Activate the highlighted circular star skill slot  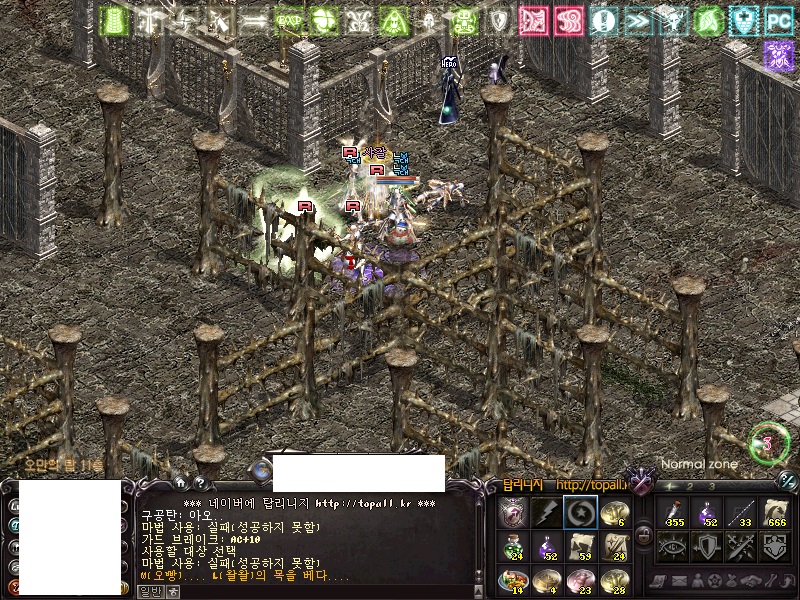pos(580,512)
